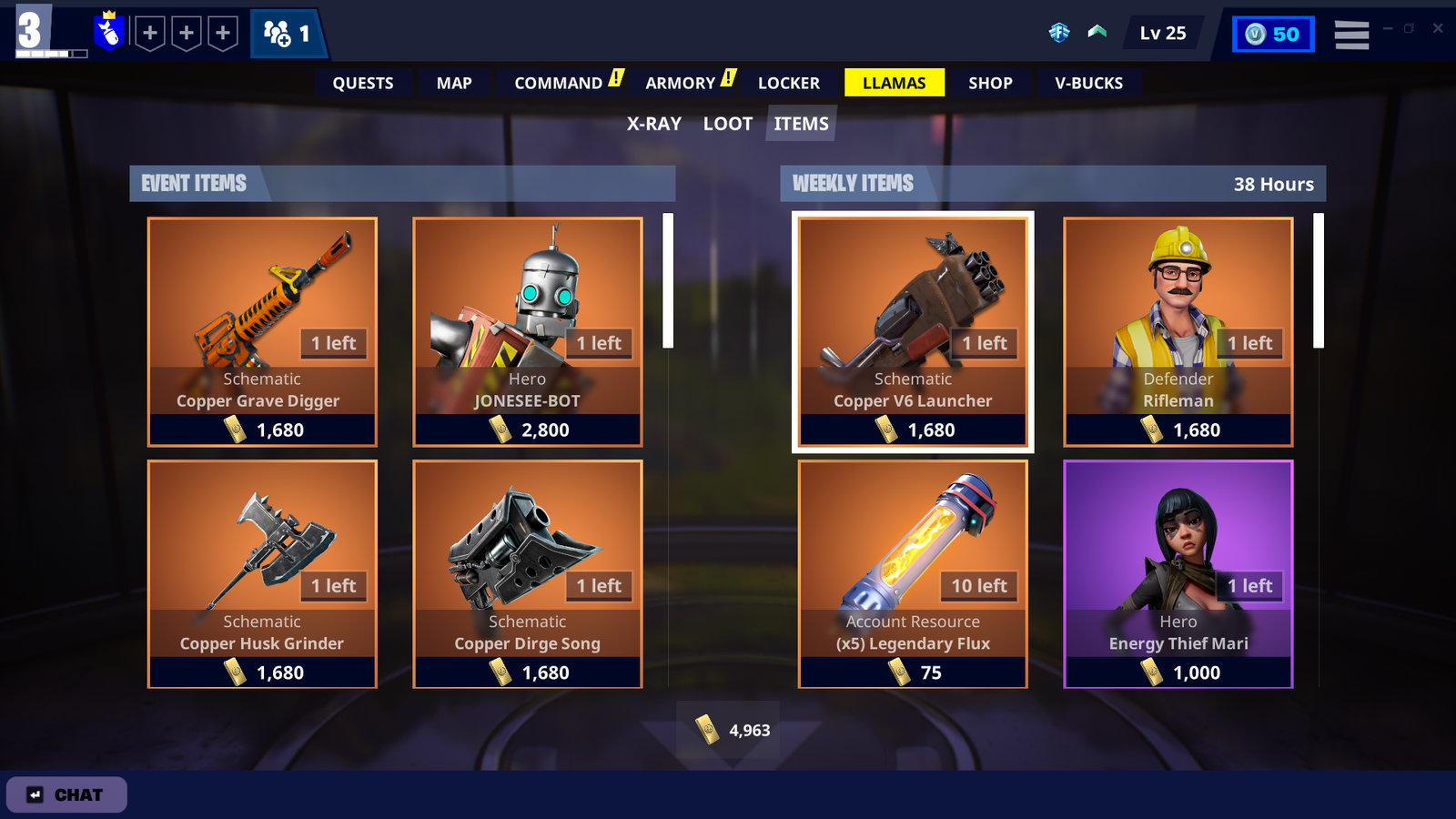
Task: Click the V-Bucks balance button
Action: tap(1273, 35)
